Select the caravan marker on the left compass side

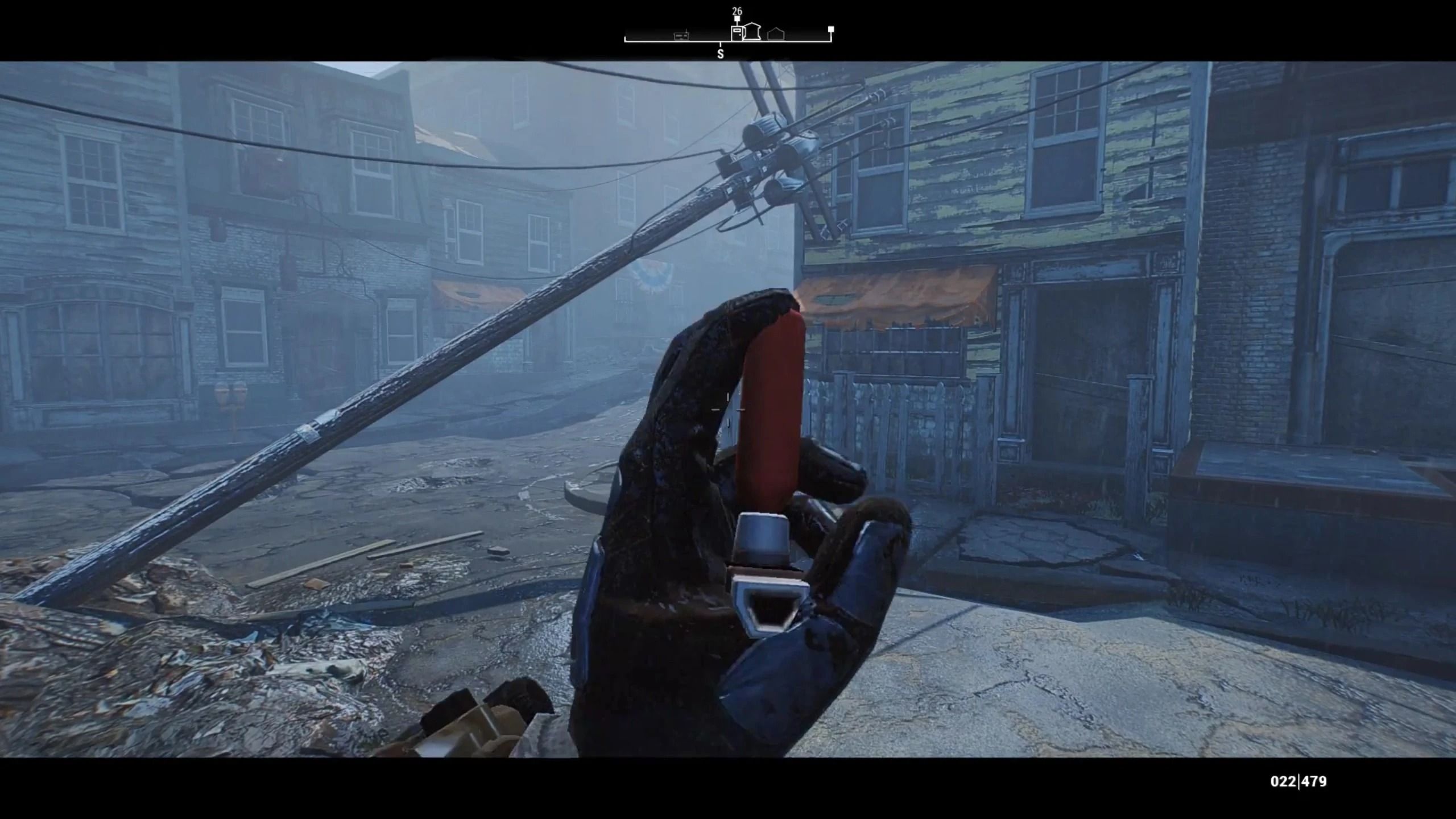coord(681,36)
